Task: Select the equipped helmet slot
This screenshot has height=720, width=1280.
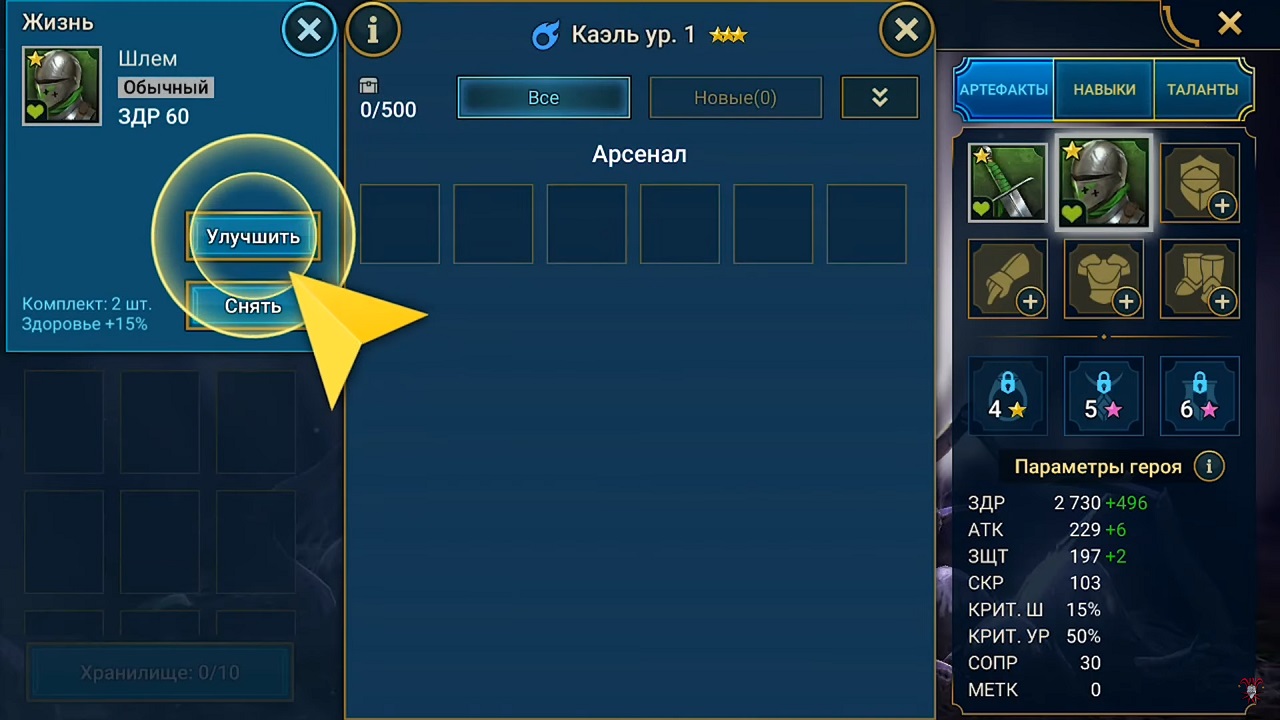Action: click(x=1104, y=183)
